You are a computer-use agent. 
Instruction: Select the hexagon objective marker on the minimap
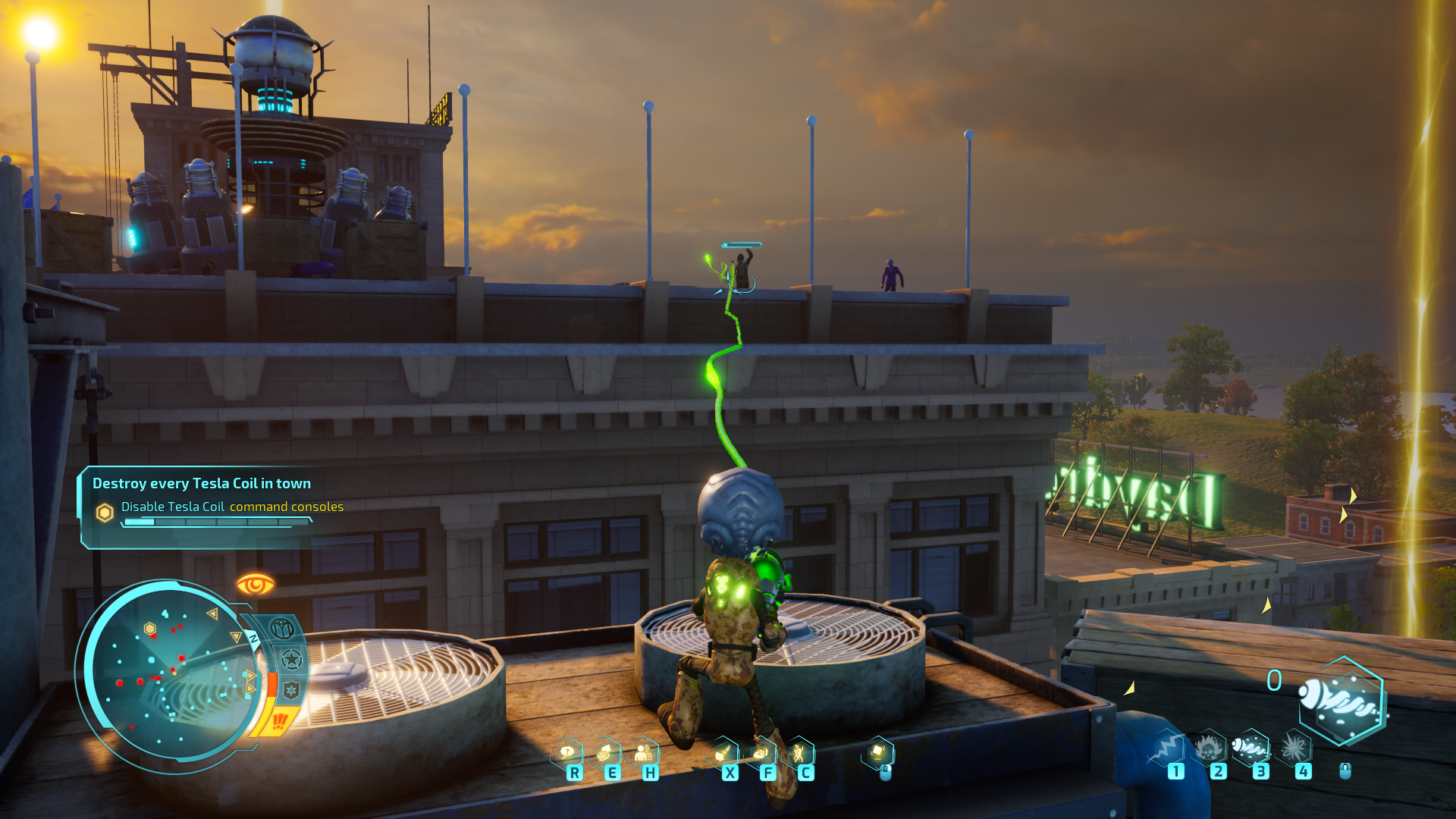150,629
